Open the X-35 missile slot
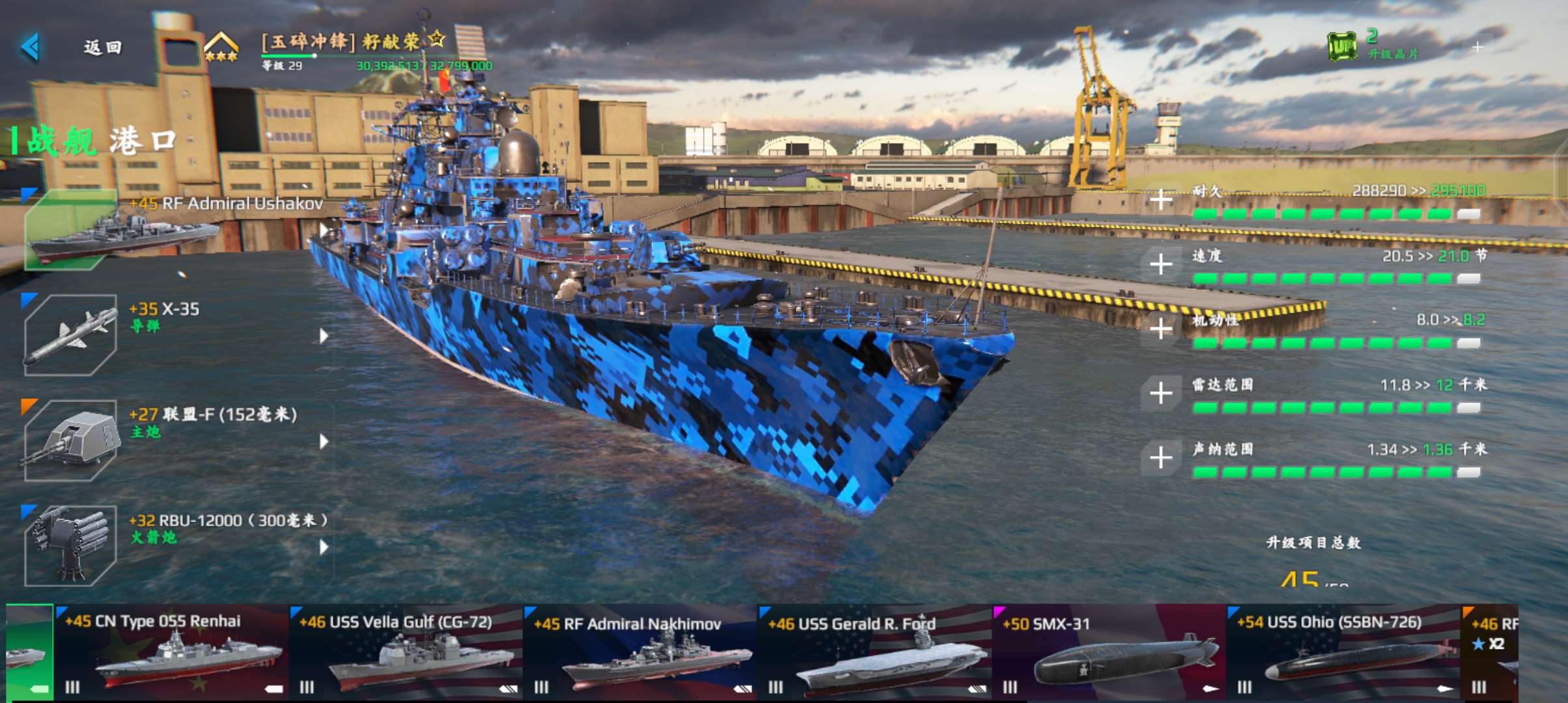 click(x=70, y=335)
